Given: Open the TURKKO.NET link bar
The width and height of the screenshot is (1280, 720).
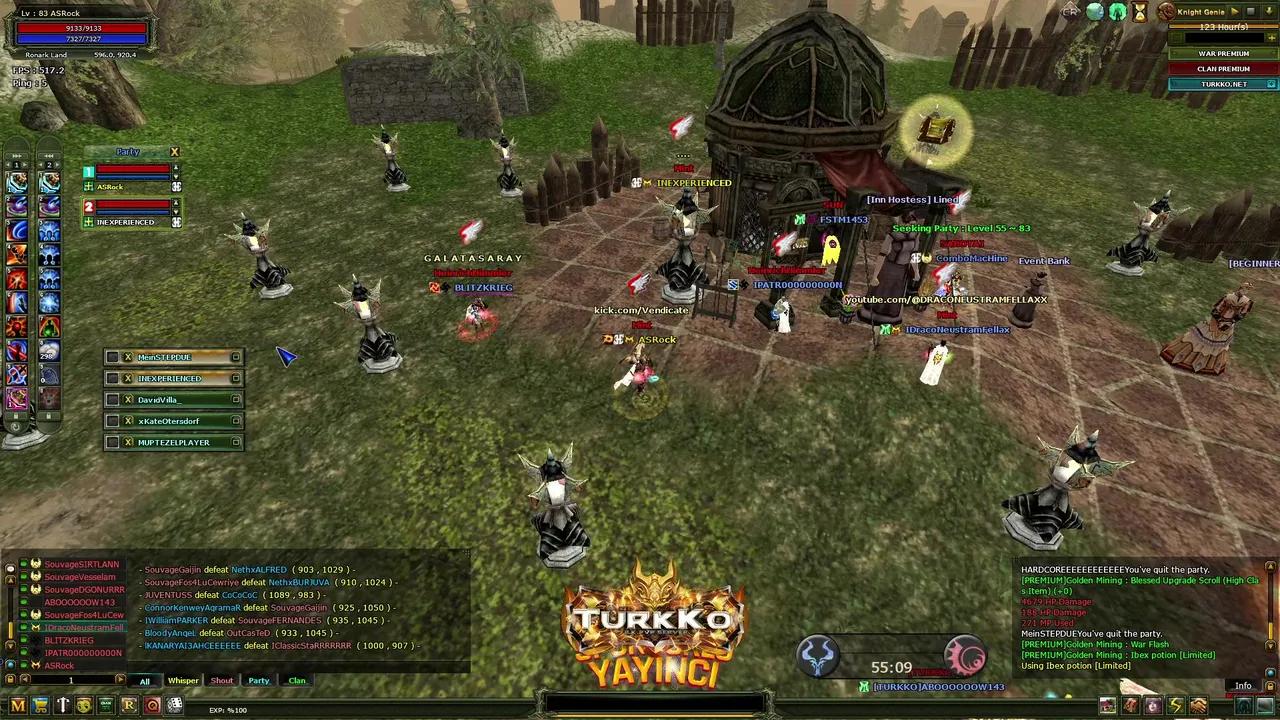Looking at the screenshot, I should pos(1223,84).
